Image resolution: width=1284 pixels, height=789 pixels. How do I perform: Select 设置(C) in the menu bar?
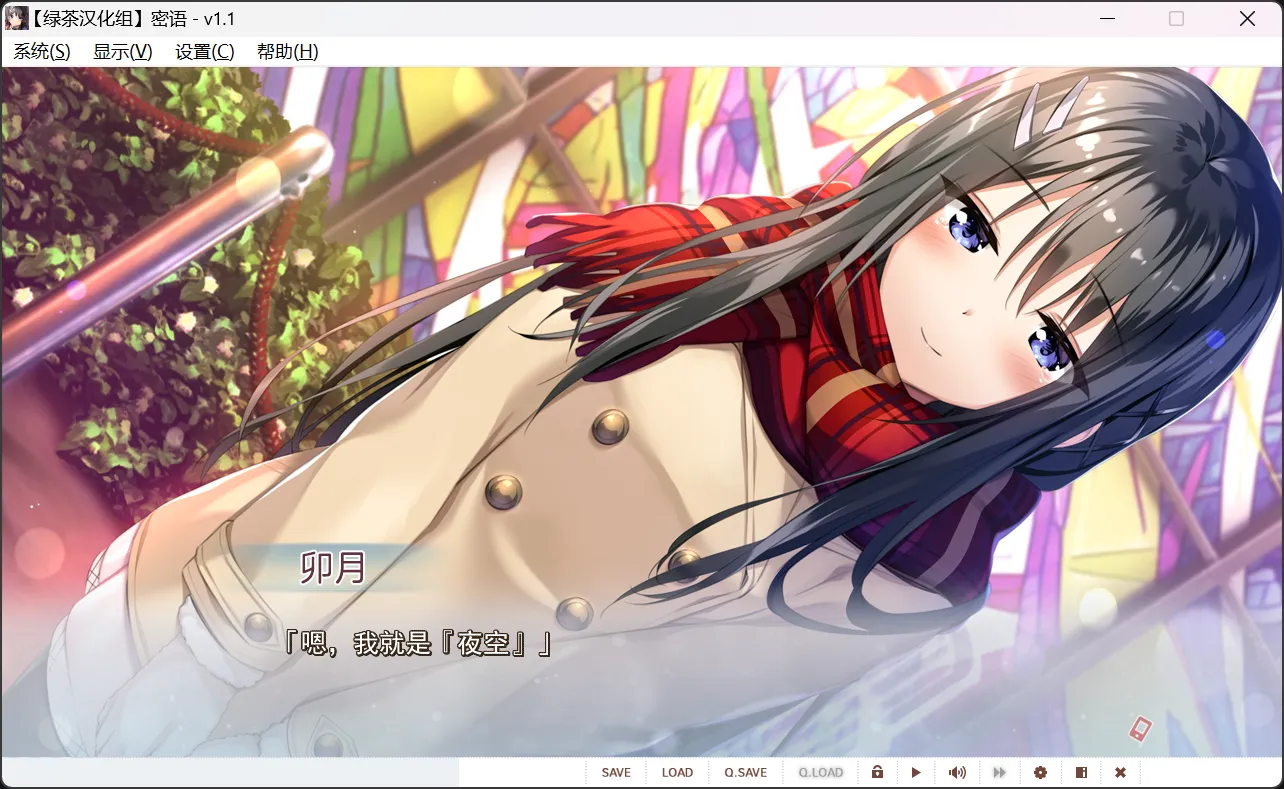[x=206, y=51]
